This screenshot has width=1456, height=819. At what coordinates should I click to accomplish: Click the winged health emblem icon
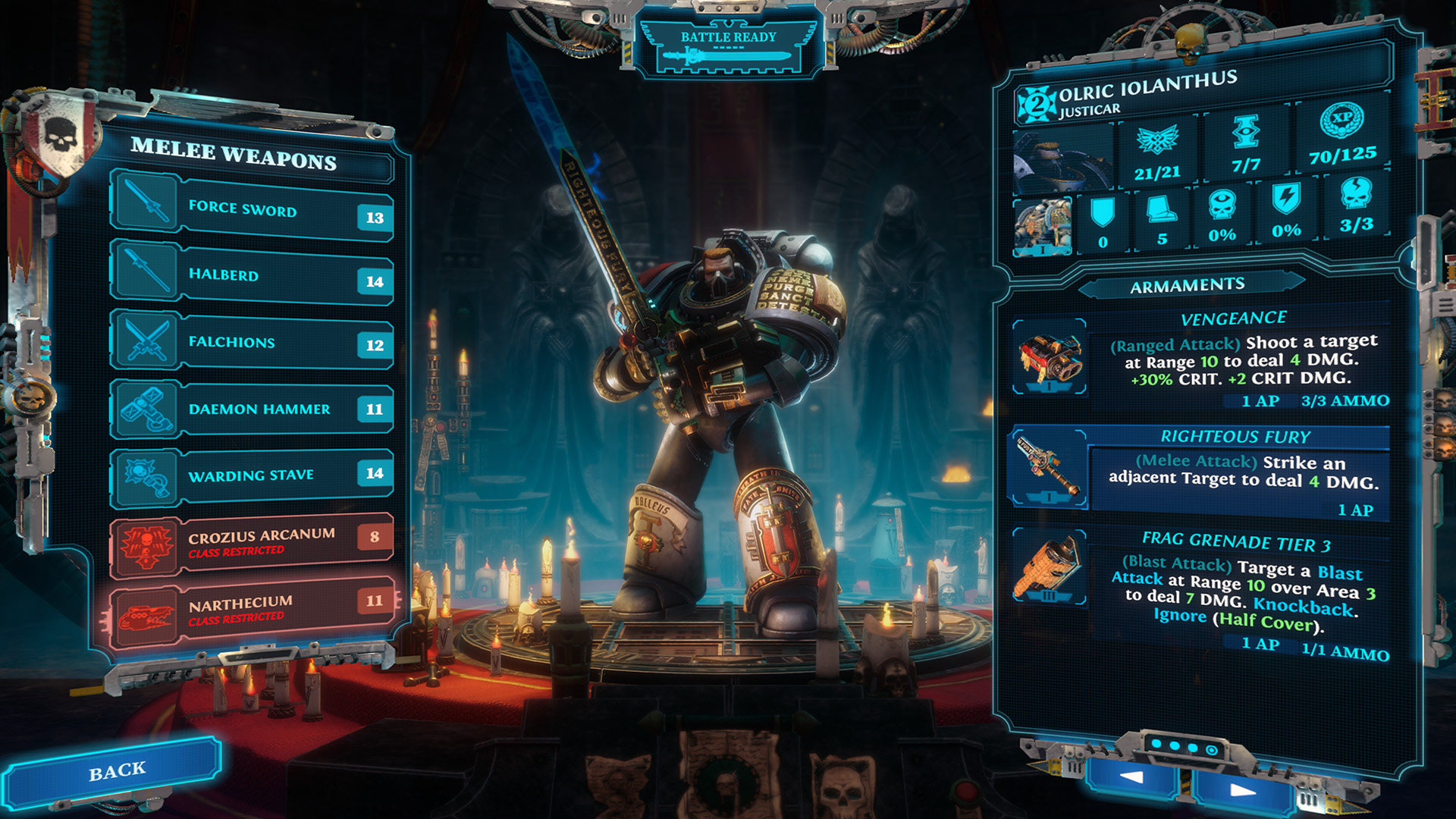1158,140
